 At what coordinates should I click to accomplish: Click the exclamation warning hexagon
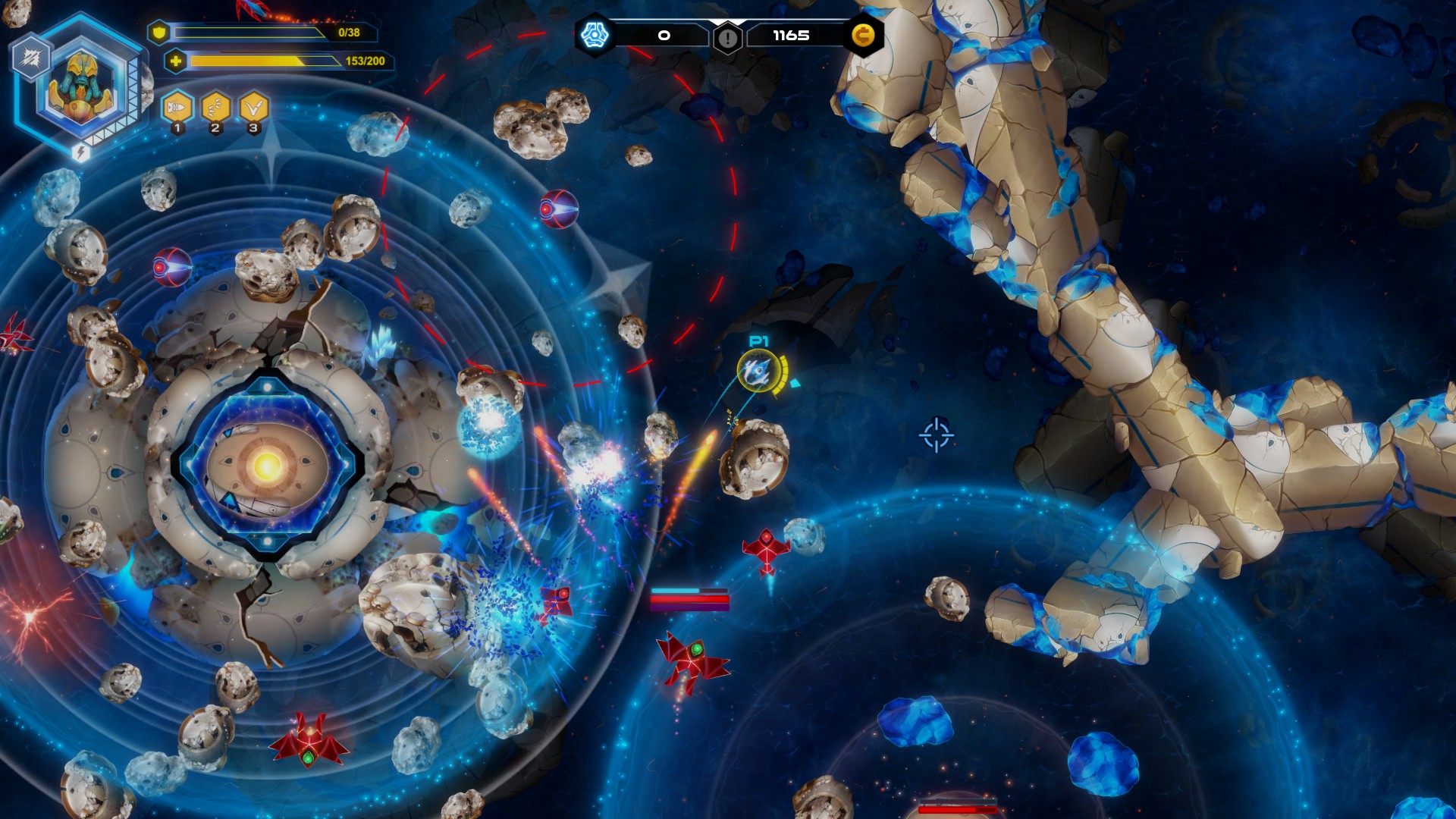click(x=727, y=36)
